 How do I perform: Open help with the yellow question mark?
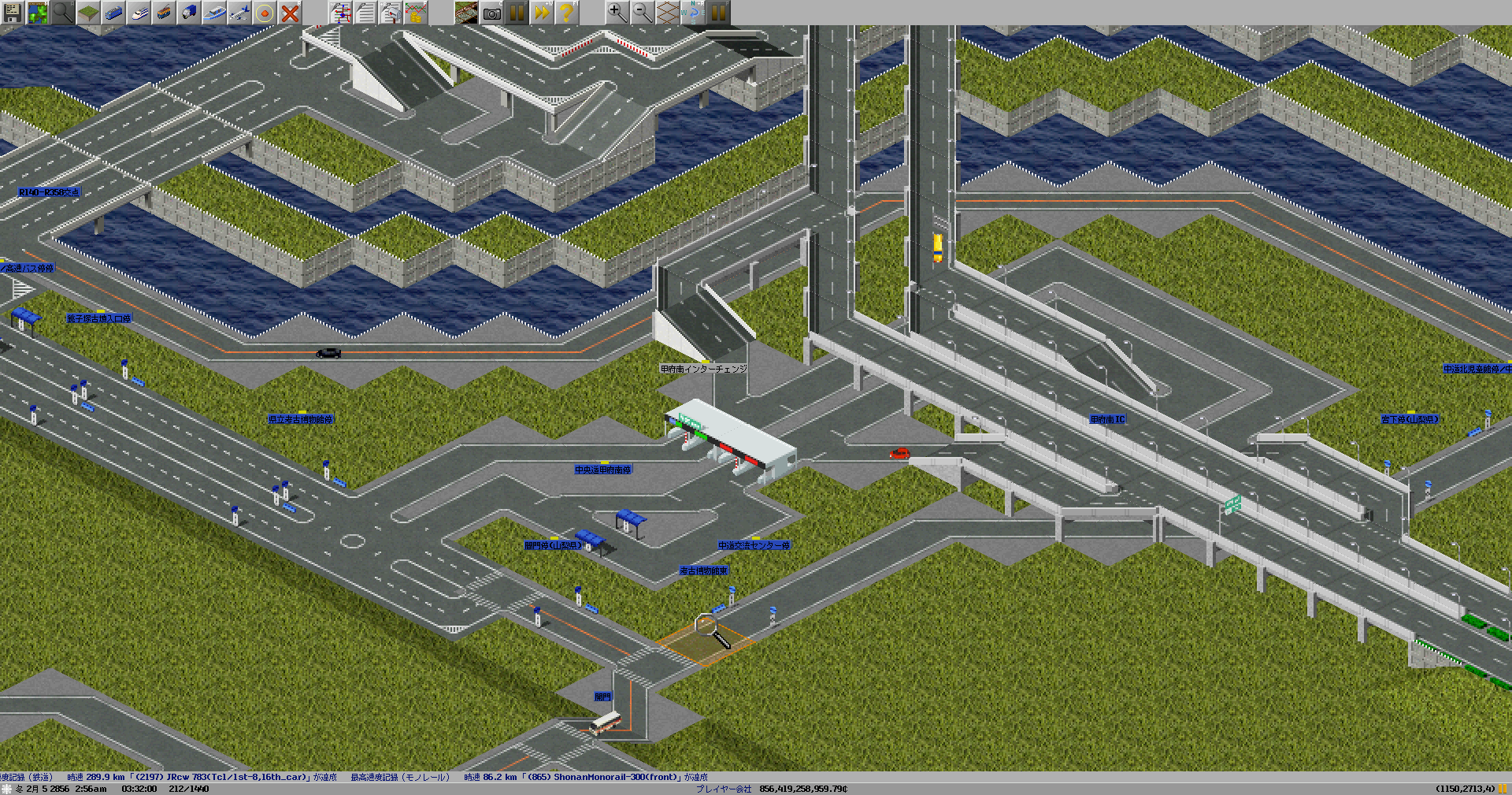click(x=567, y=13)
